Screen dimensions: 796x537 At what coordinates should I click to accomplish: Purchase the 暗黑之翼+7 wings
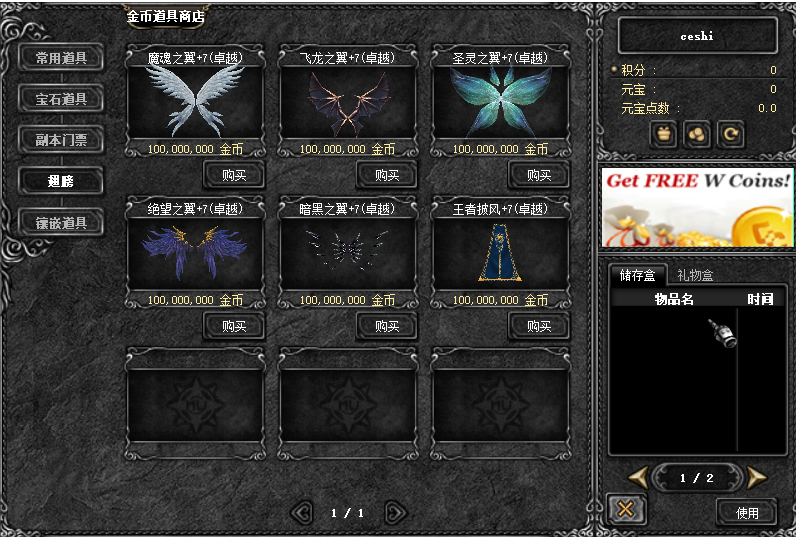coord(386,326)
